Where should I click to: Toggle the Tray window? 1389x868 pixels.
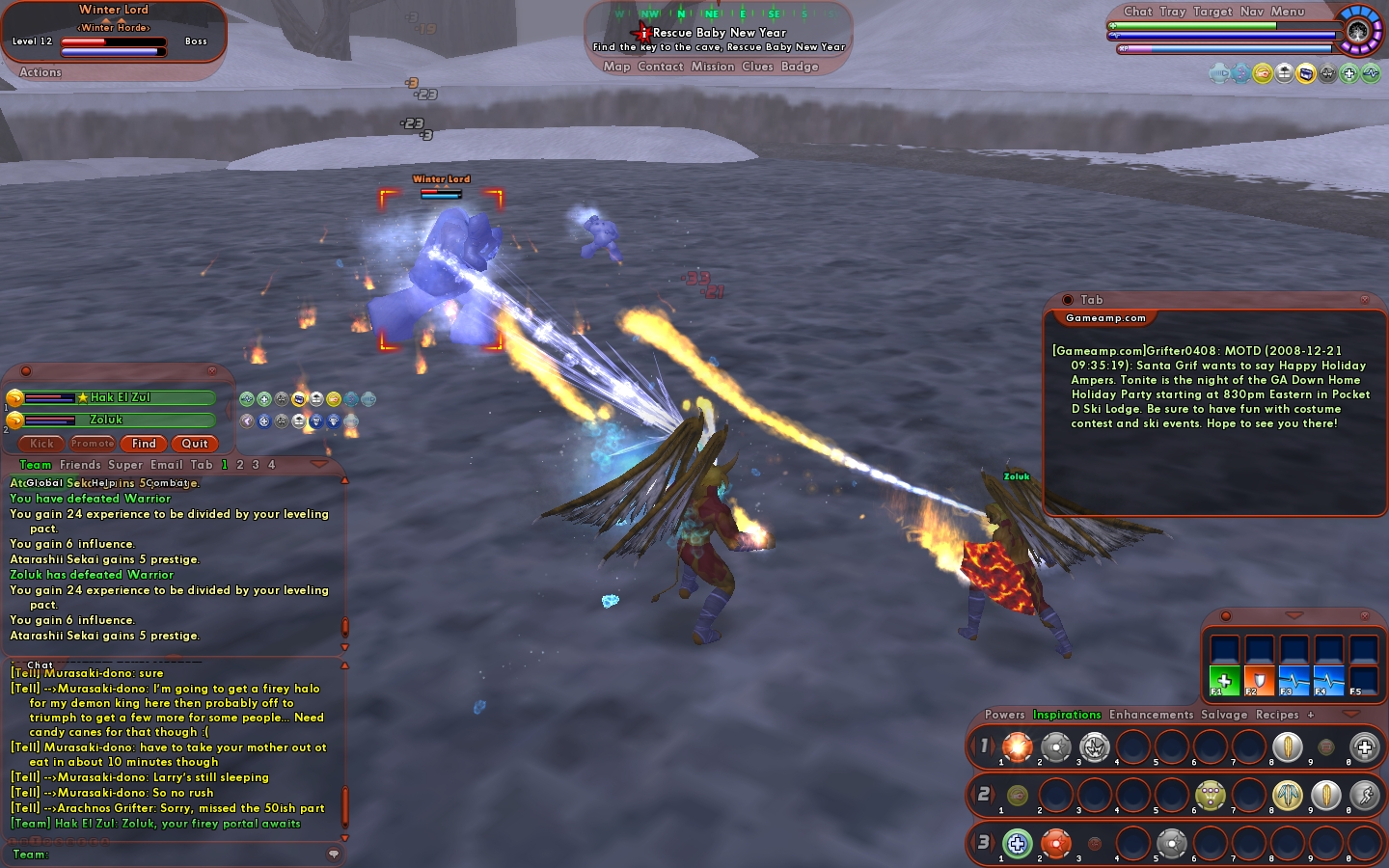[x=1173, y=12]
